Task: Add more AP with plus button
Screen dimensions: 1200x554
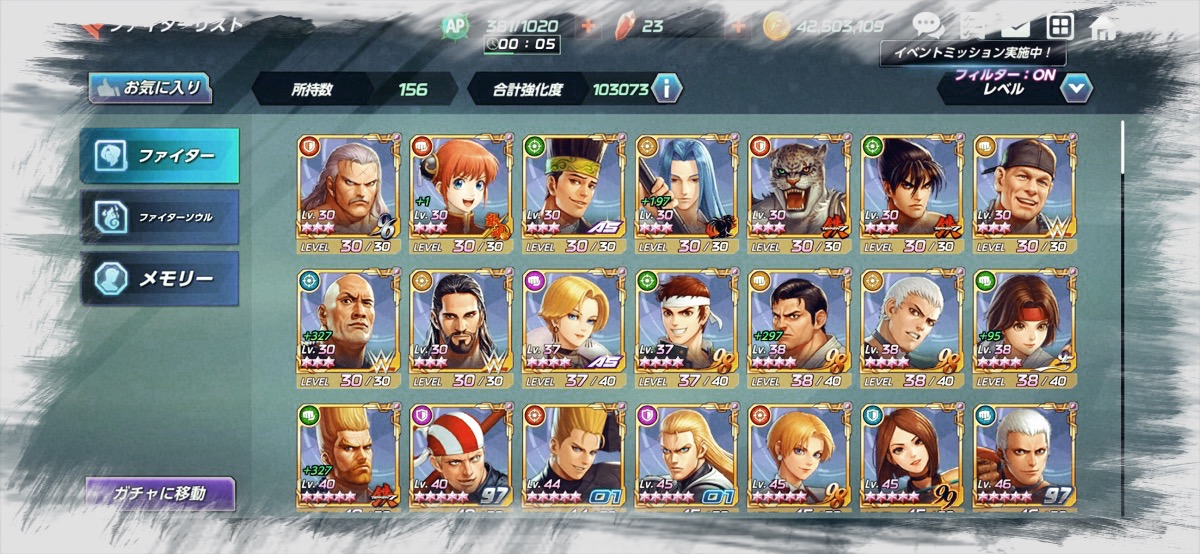Action: coord(589,27)
